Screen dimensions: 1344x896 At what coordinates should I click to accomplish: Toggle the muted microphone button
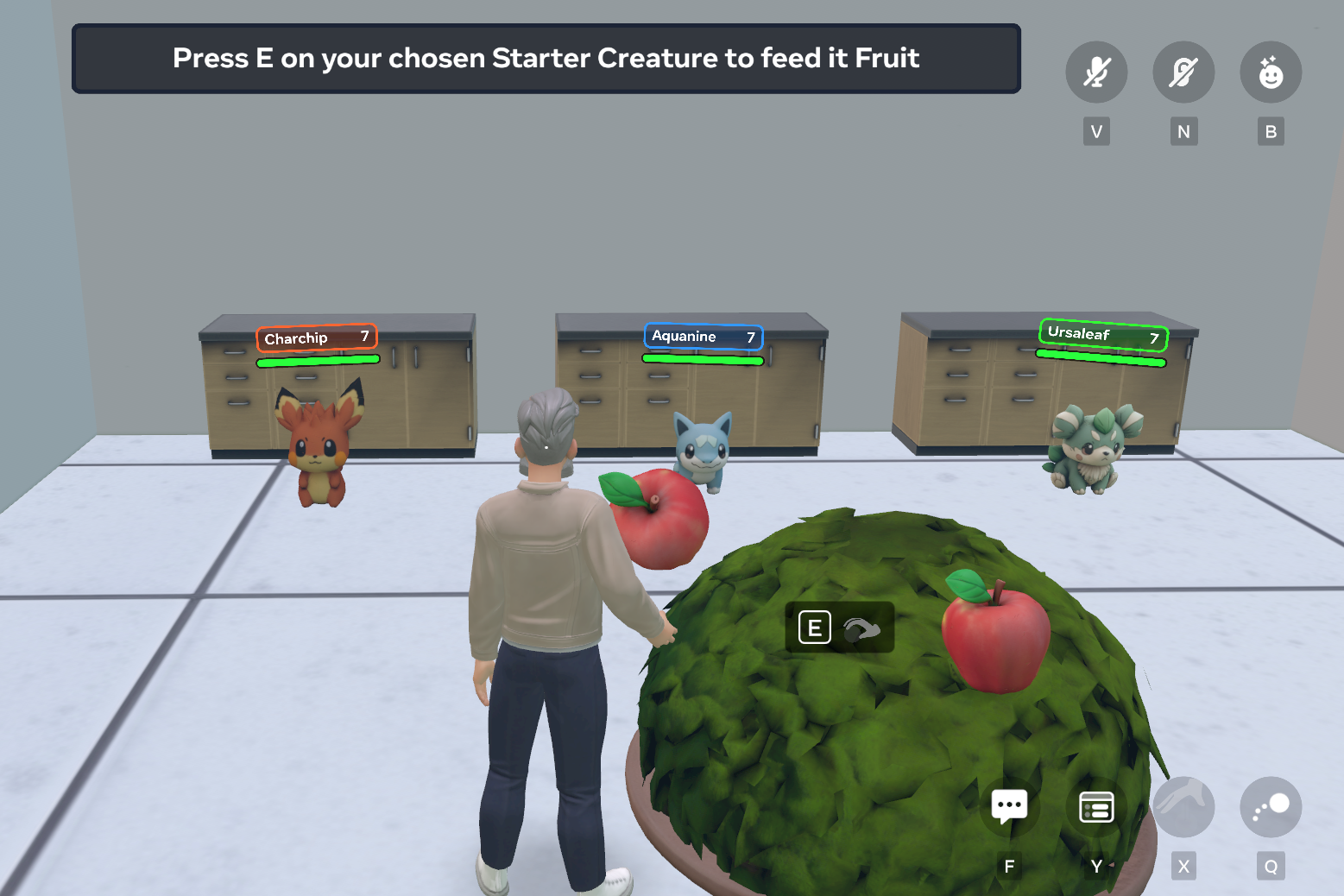coord(1096,73)
